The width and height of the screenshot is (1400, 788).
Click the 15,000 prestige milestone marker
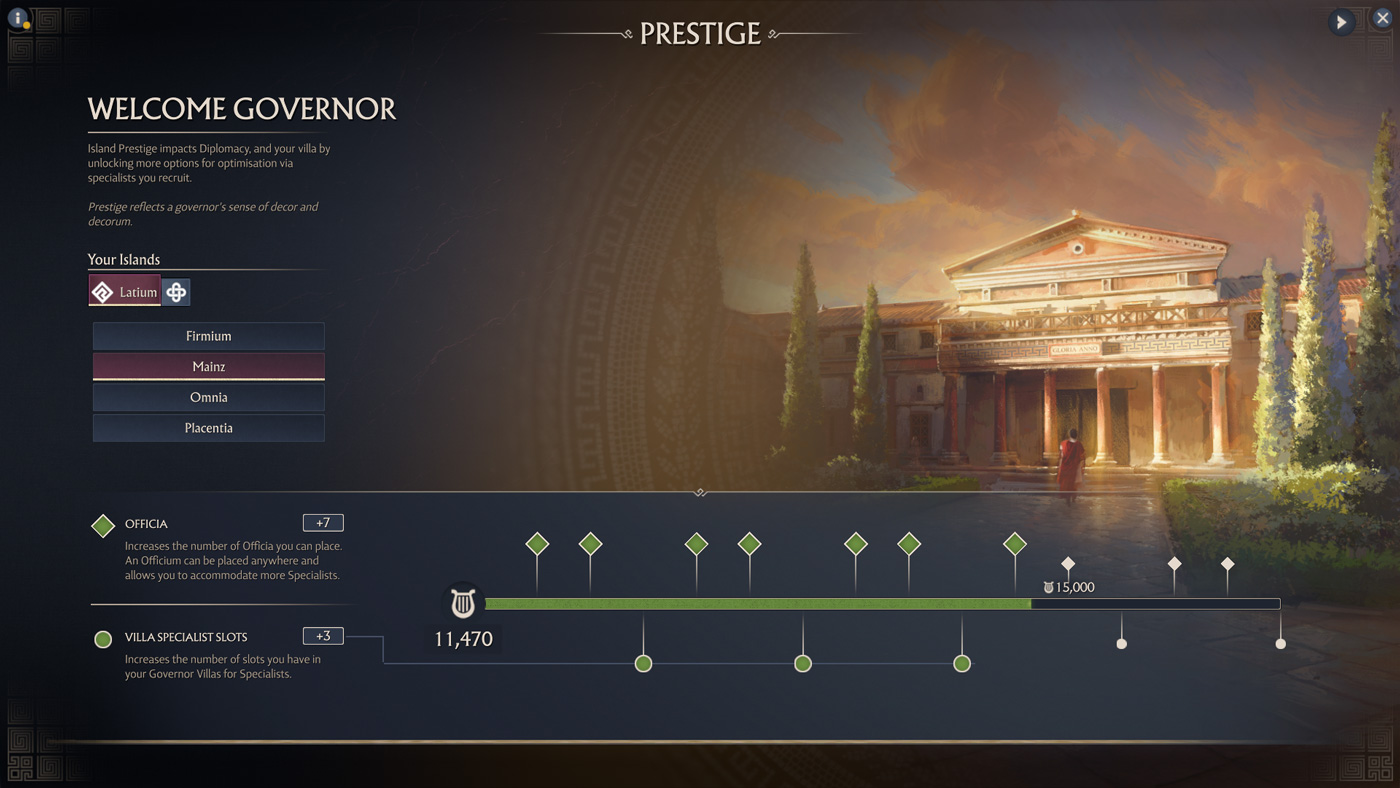(1068, 565)
